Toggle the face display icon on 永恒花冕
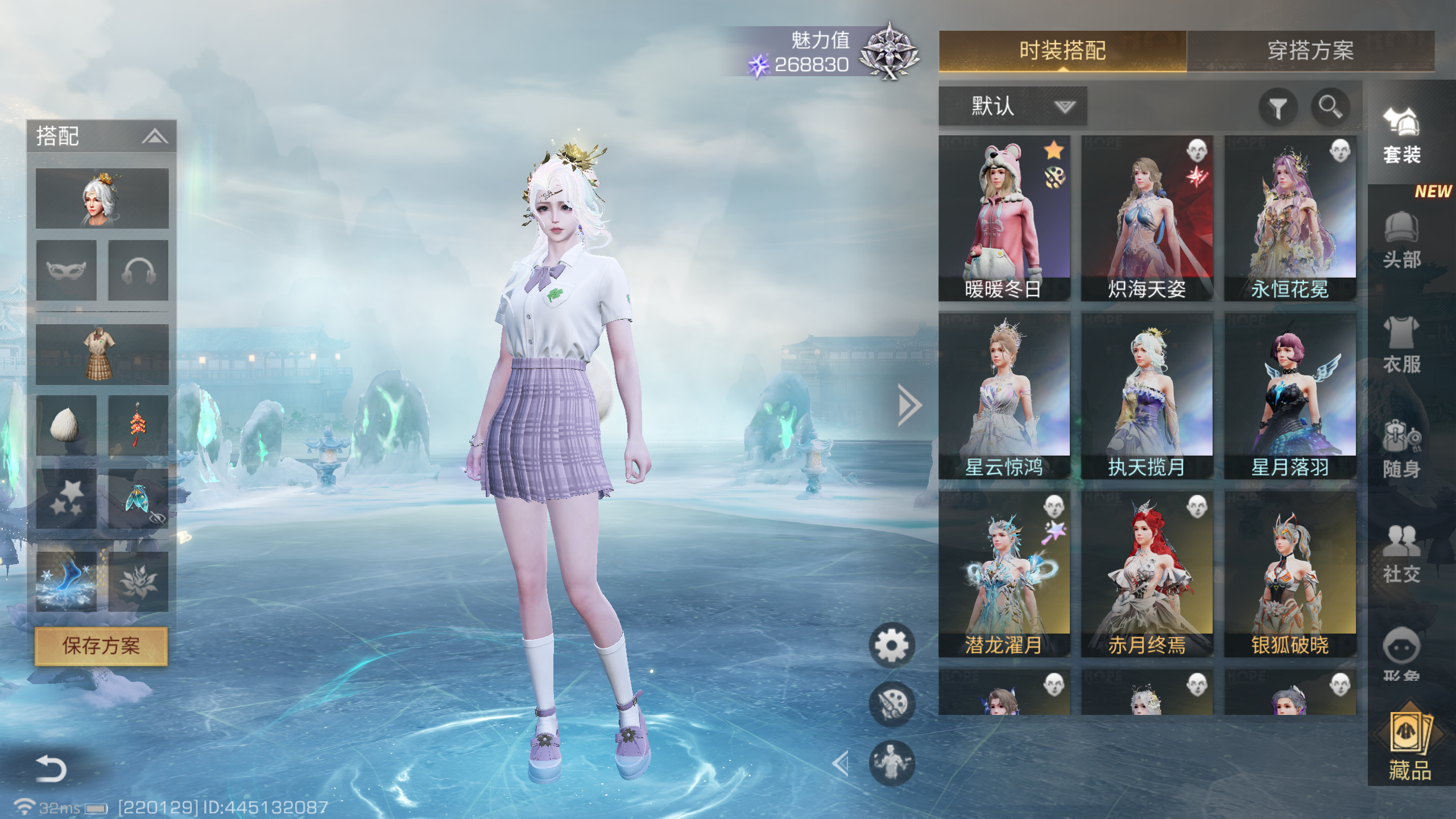The image size is (1456, 819). [x=1341, y=151]
